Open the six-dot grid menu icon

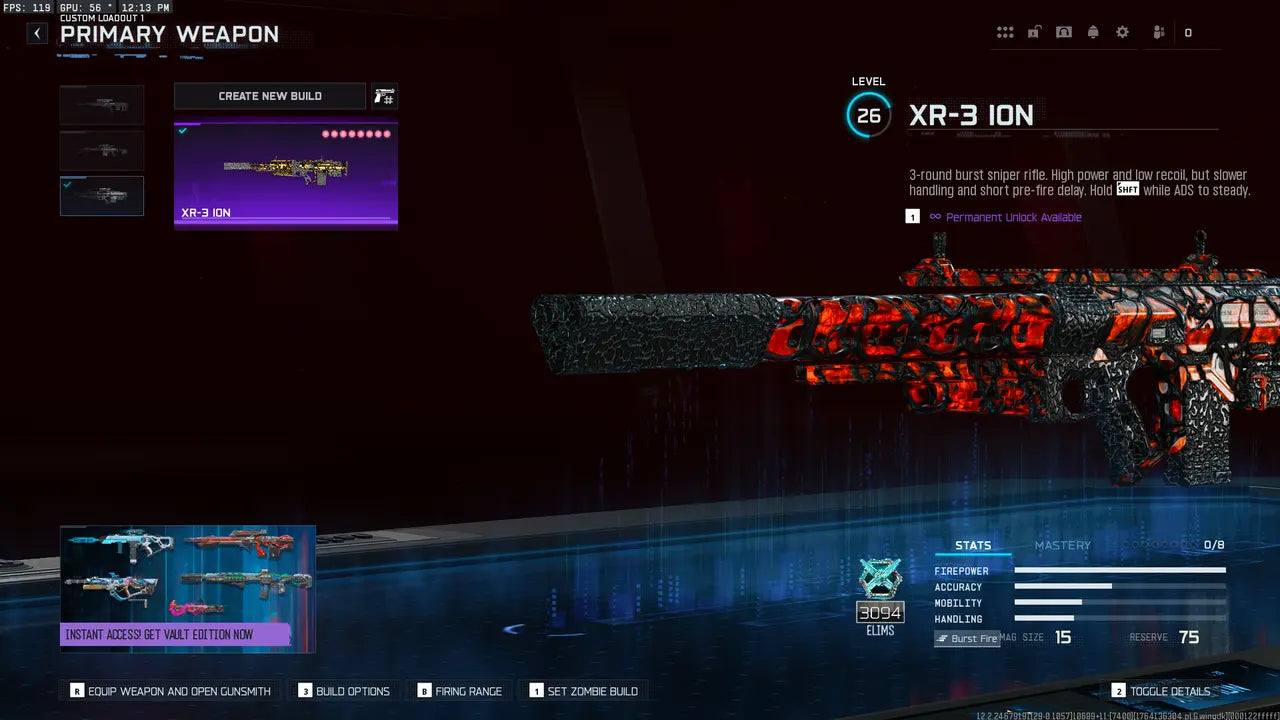pos(1005,33)
